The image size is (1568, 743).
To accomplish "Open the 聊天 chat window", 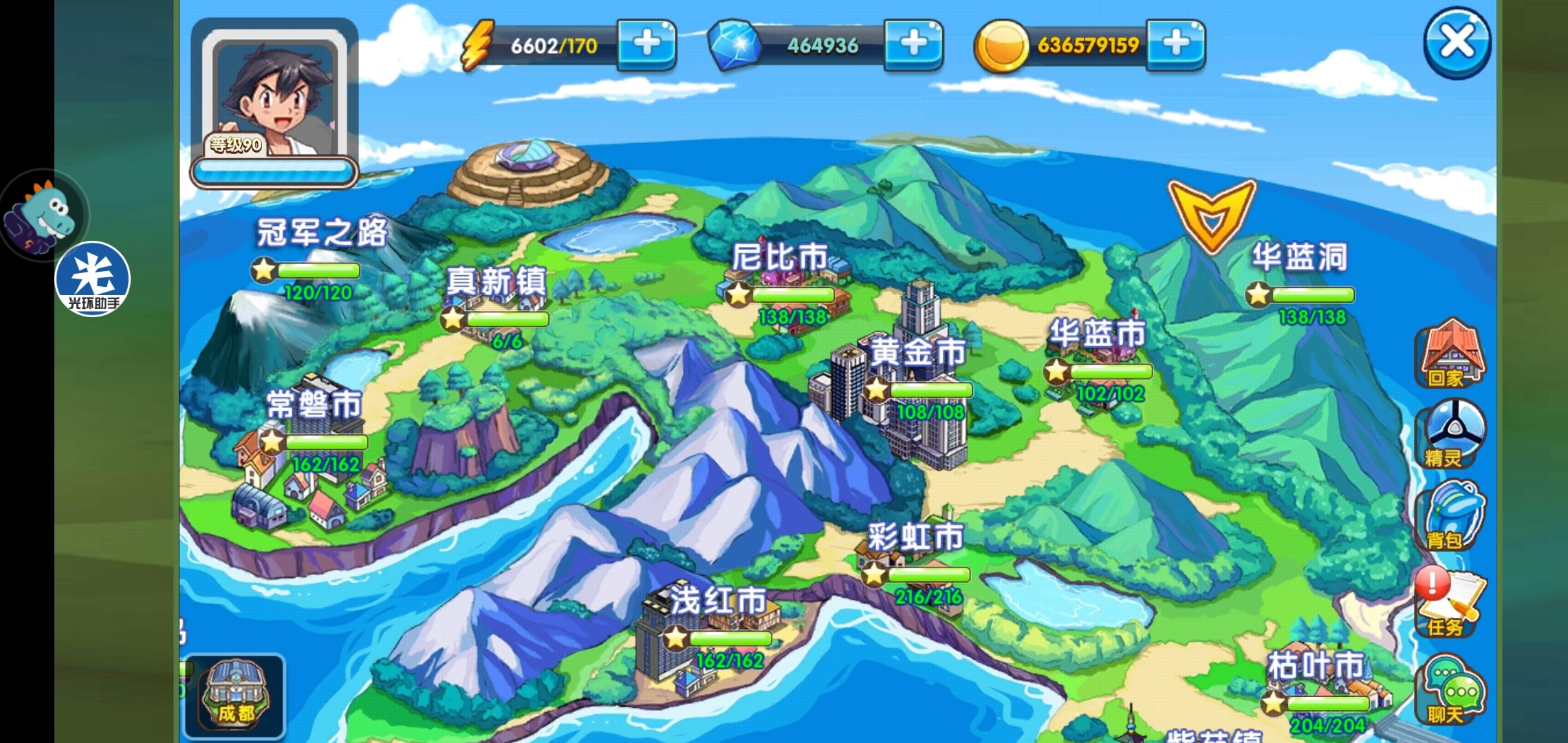I will 1450,691.
